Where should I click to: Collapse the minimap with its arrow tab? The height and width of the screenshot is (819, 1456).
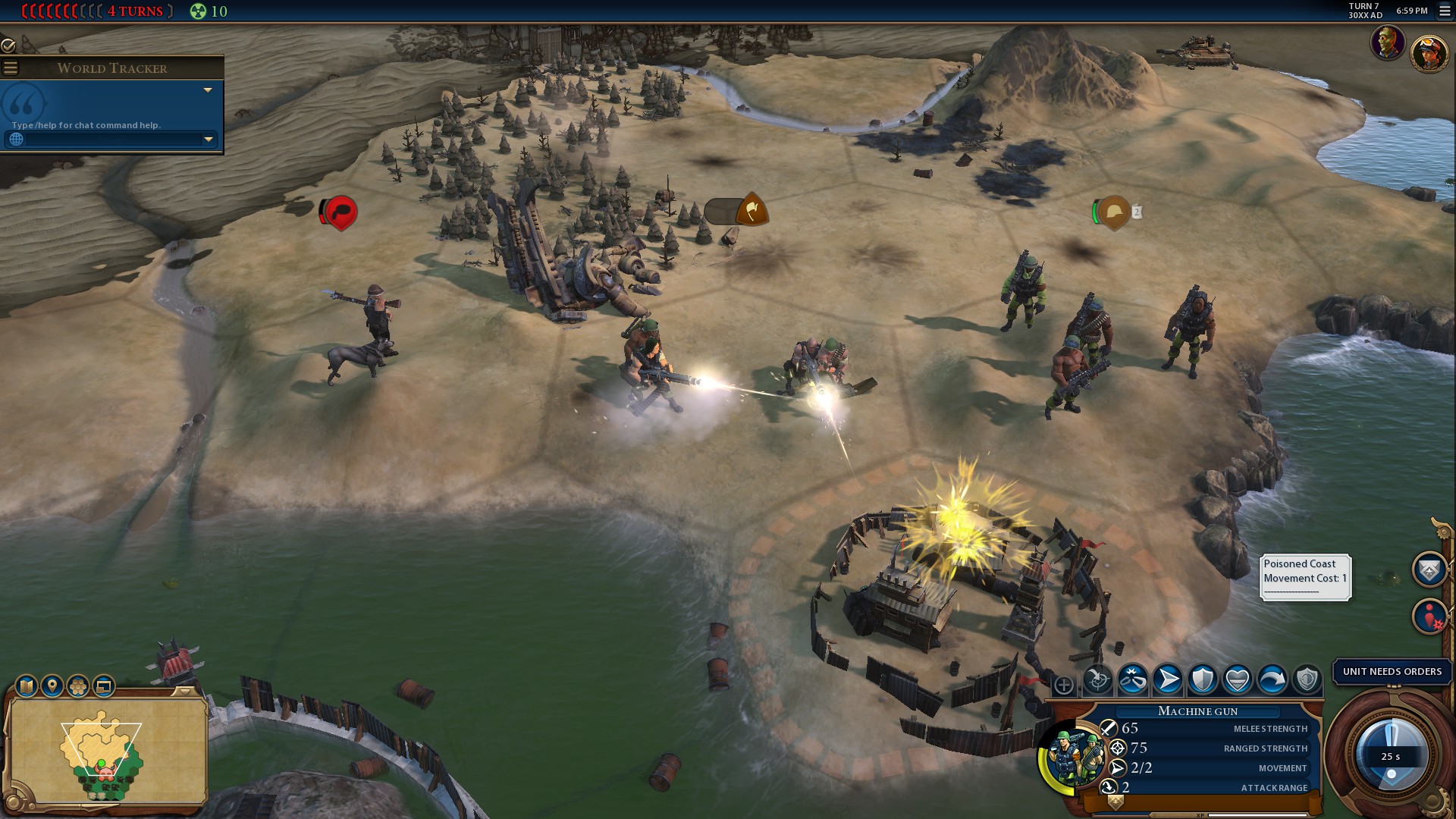coord(184,691)
